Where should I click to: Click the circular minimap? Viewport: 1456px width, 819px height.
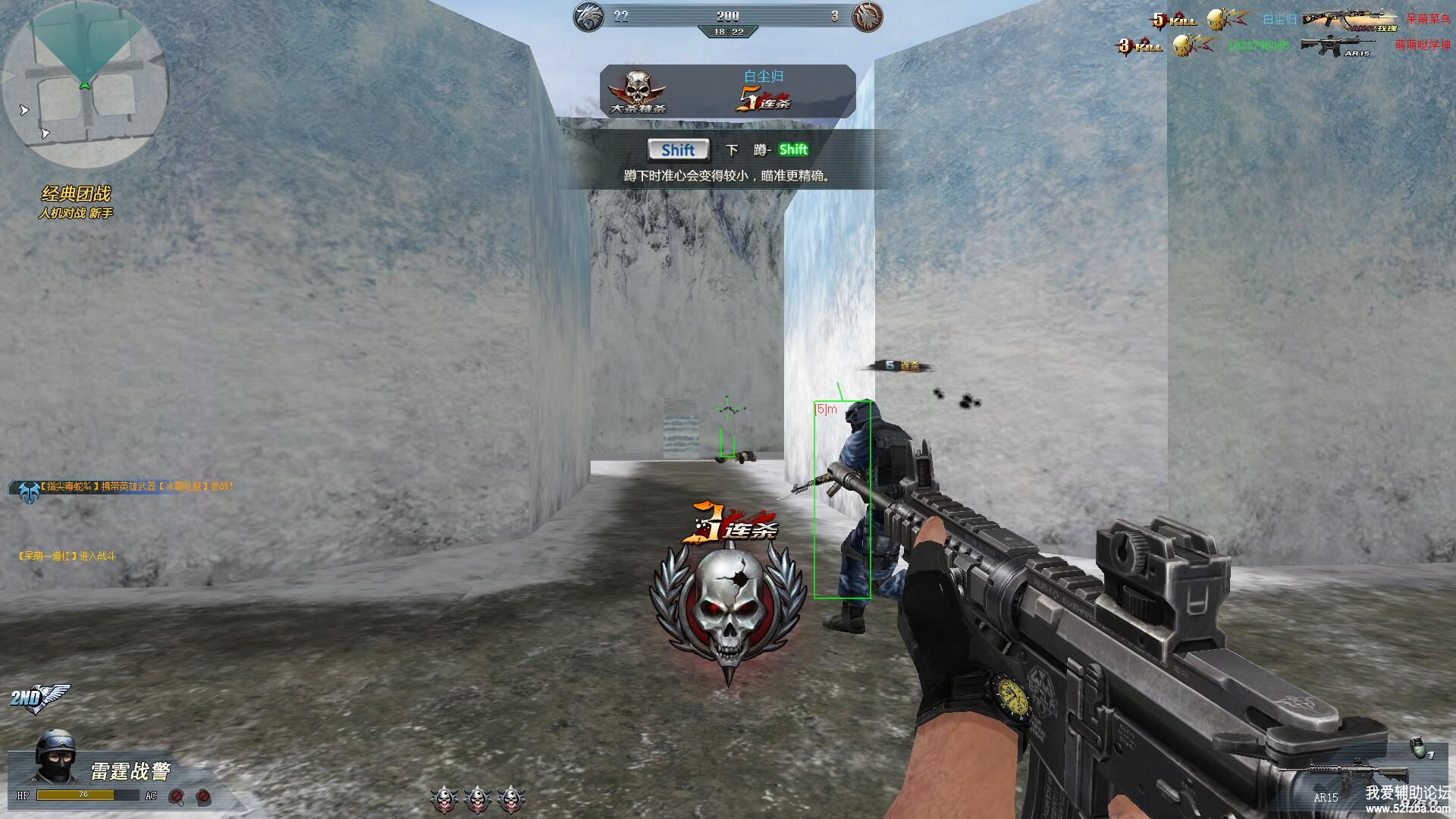85,85
